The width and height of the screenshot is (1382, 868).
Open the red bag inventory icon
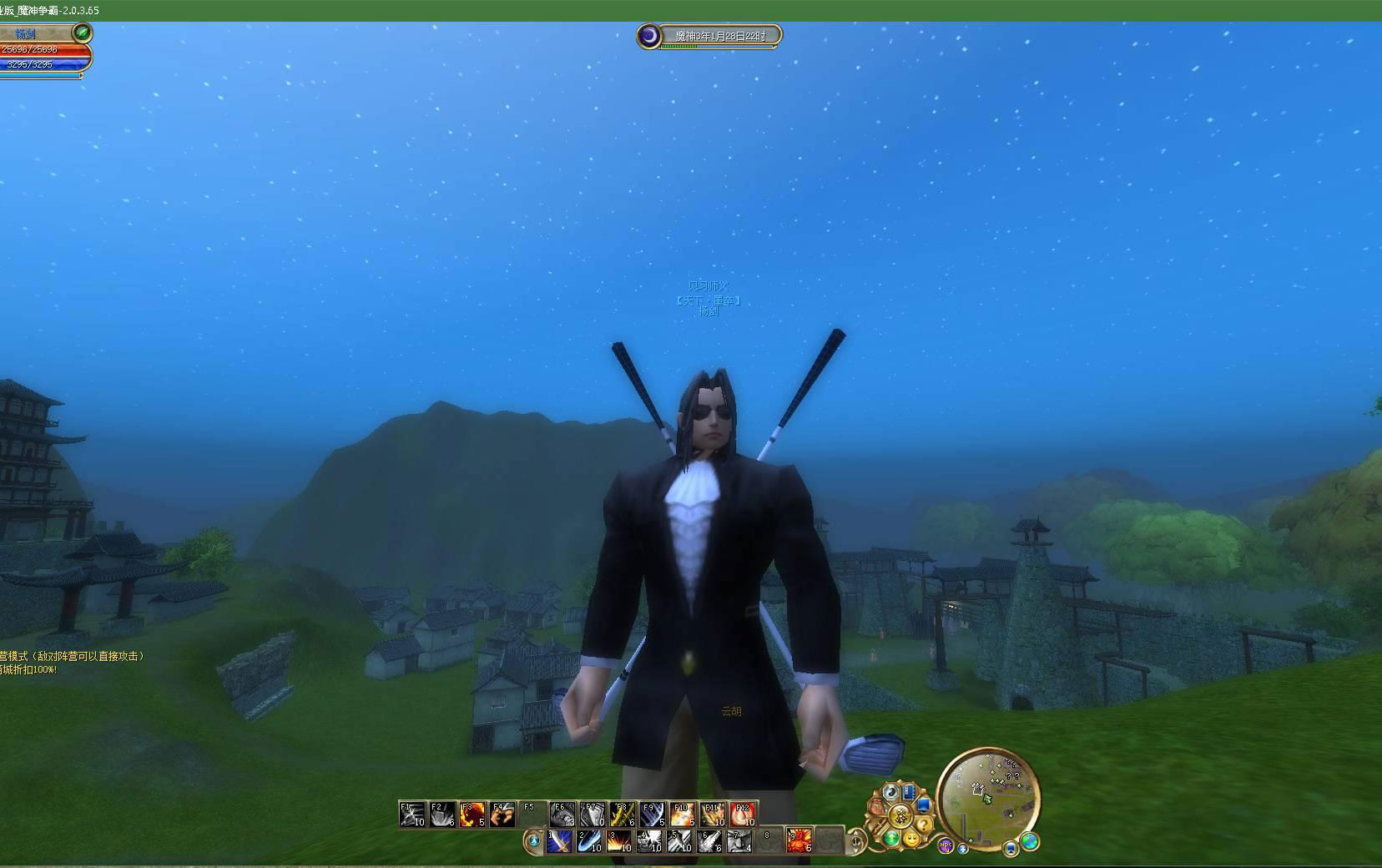[878, 806]
